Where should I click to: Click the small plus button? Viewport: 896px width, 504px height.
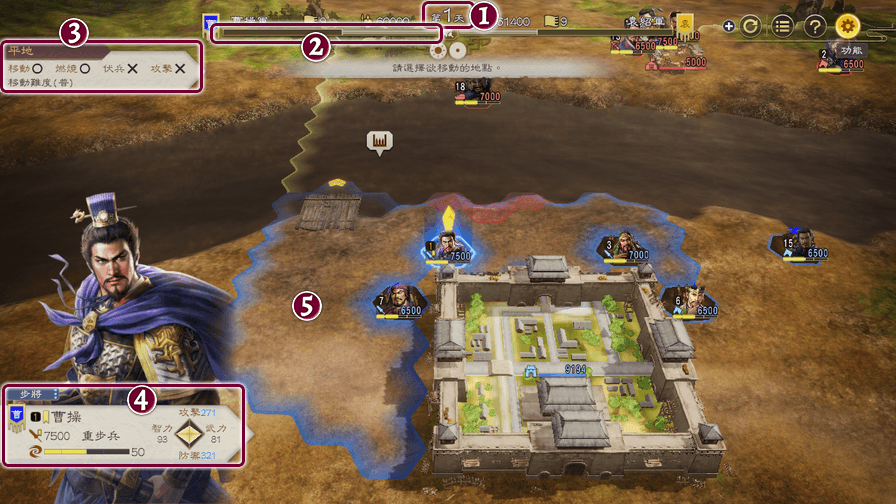(x=729, y=26)
